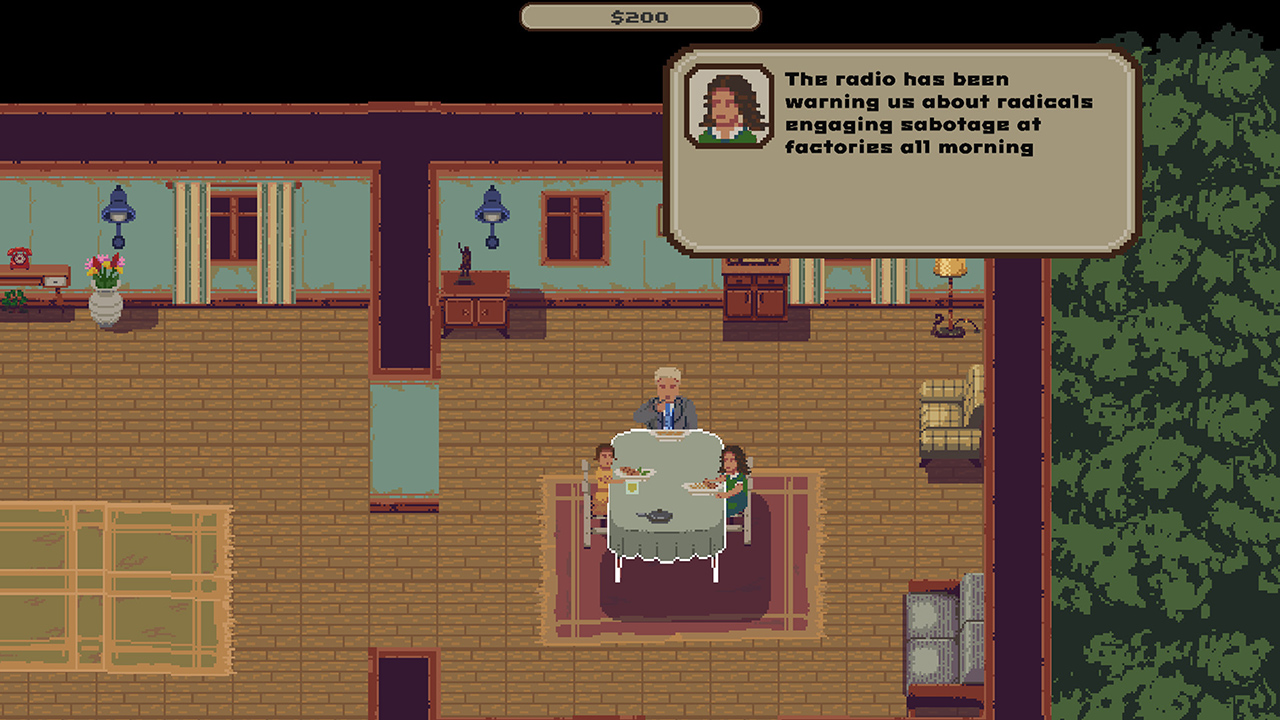Click the teapot on the dining table
Image resolution: width=1280 pixels, height=720 pixels.
pyautogui.click(x=660, y=518)
